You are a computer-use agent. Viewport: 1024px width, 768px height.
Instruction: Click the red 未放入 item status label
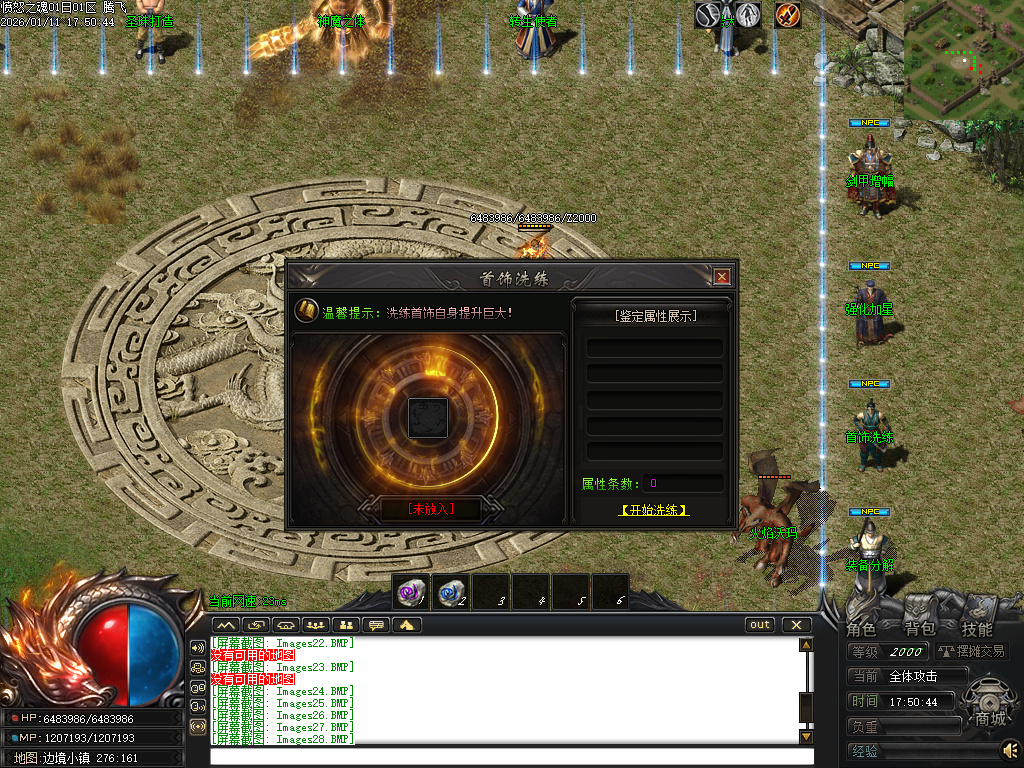[431, 509]
